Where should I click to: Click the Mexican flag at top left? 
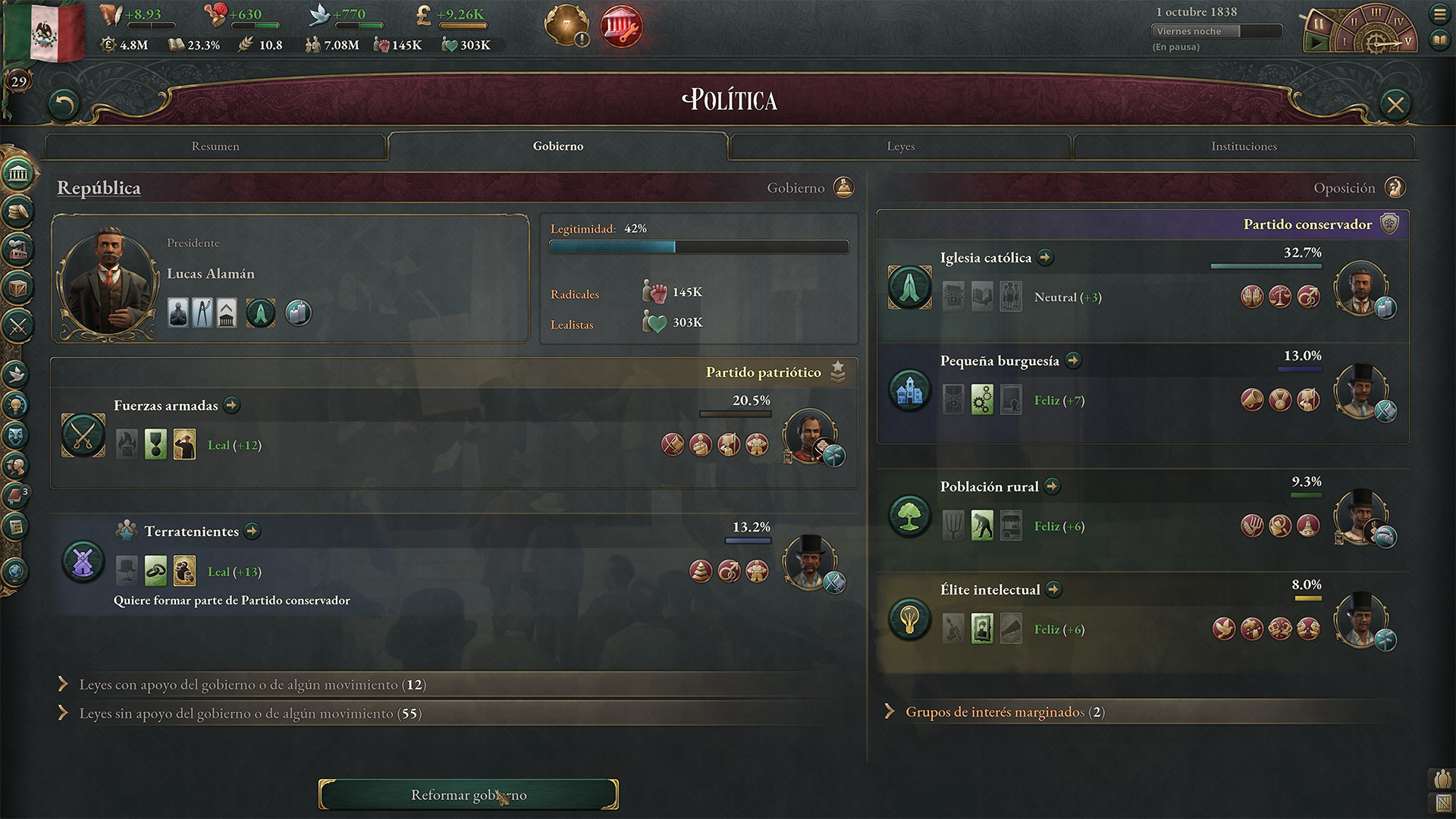47,32
